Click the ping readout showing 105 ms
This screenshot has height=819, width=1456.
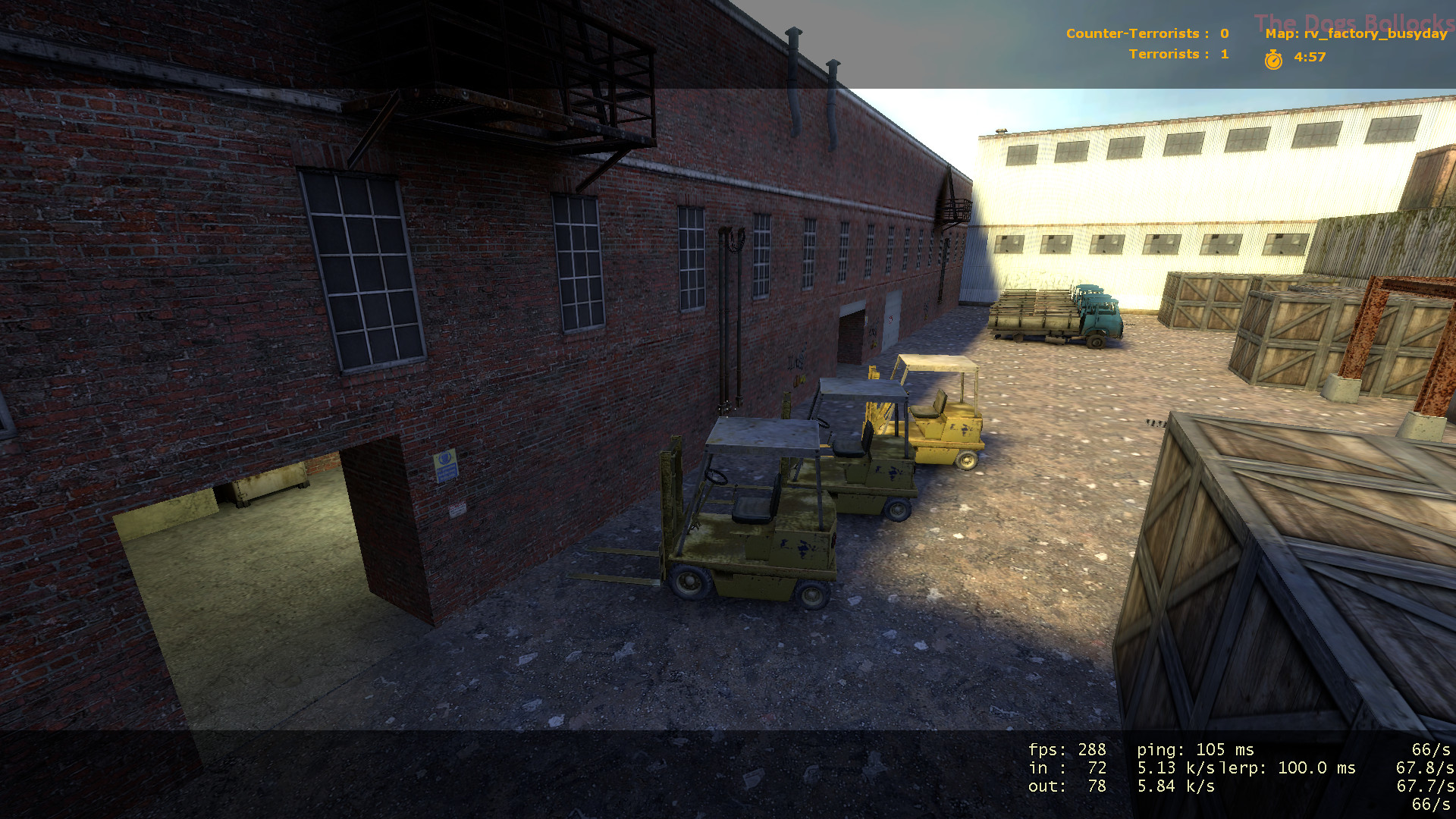tap(1194, 749)
